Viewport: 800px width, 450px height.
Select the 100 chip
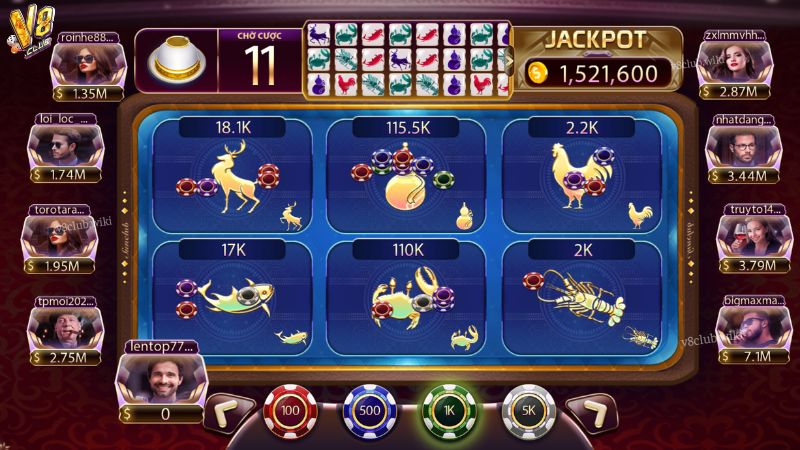290,410
